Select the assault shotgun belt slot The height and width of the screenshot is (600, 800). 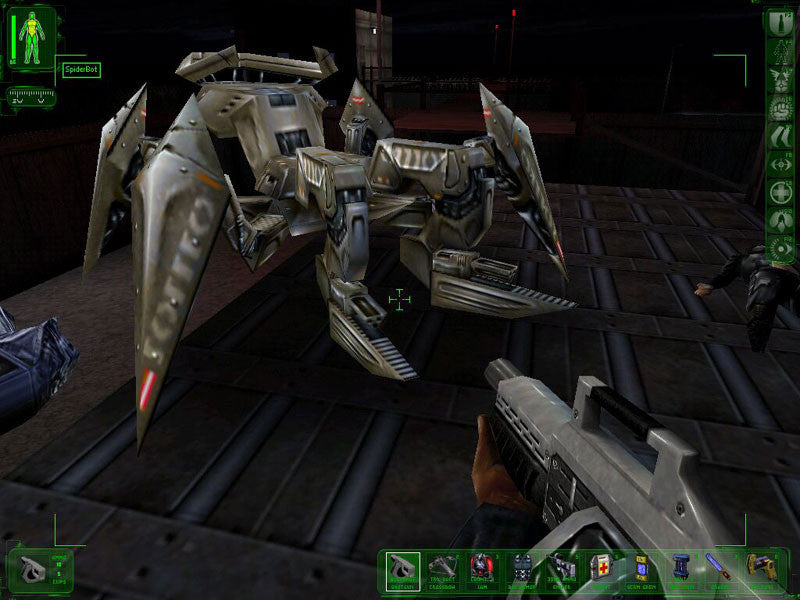pyautogui.click(x=403, y=570)
